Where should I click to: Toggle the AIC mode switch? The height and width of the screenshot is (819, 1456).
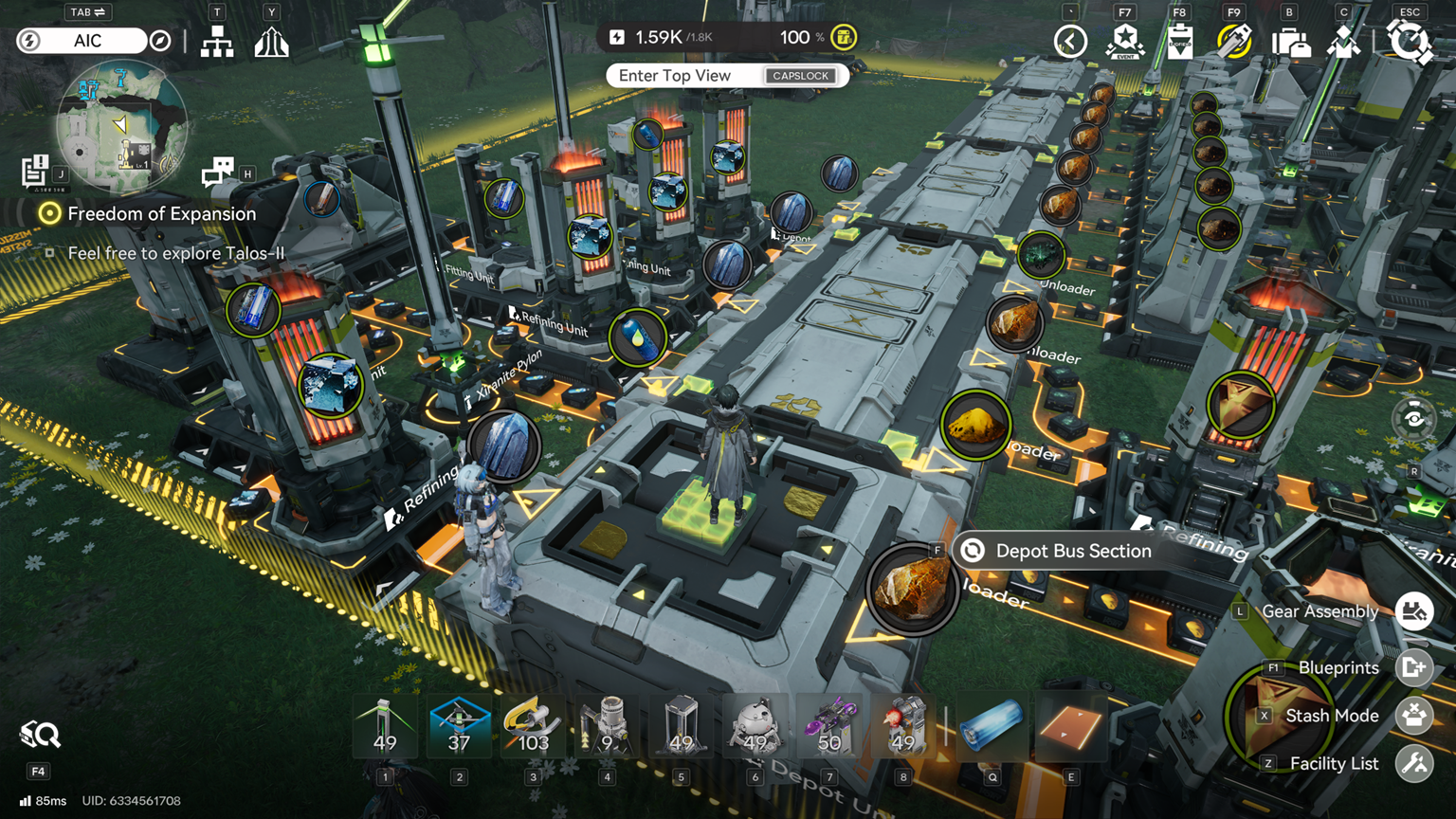[x=87, y=41]
